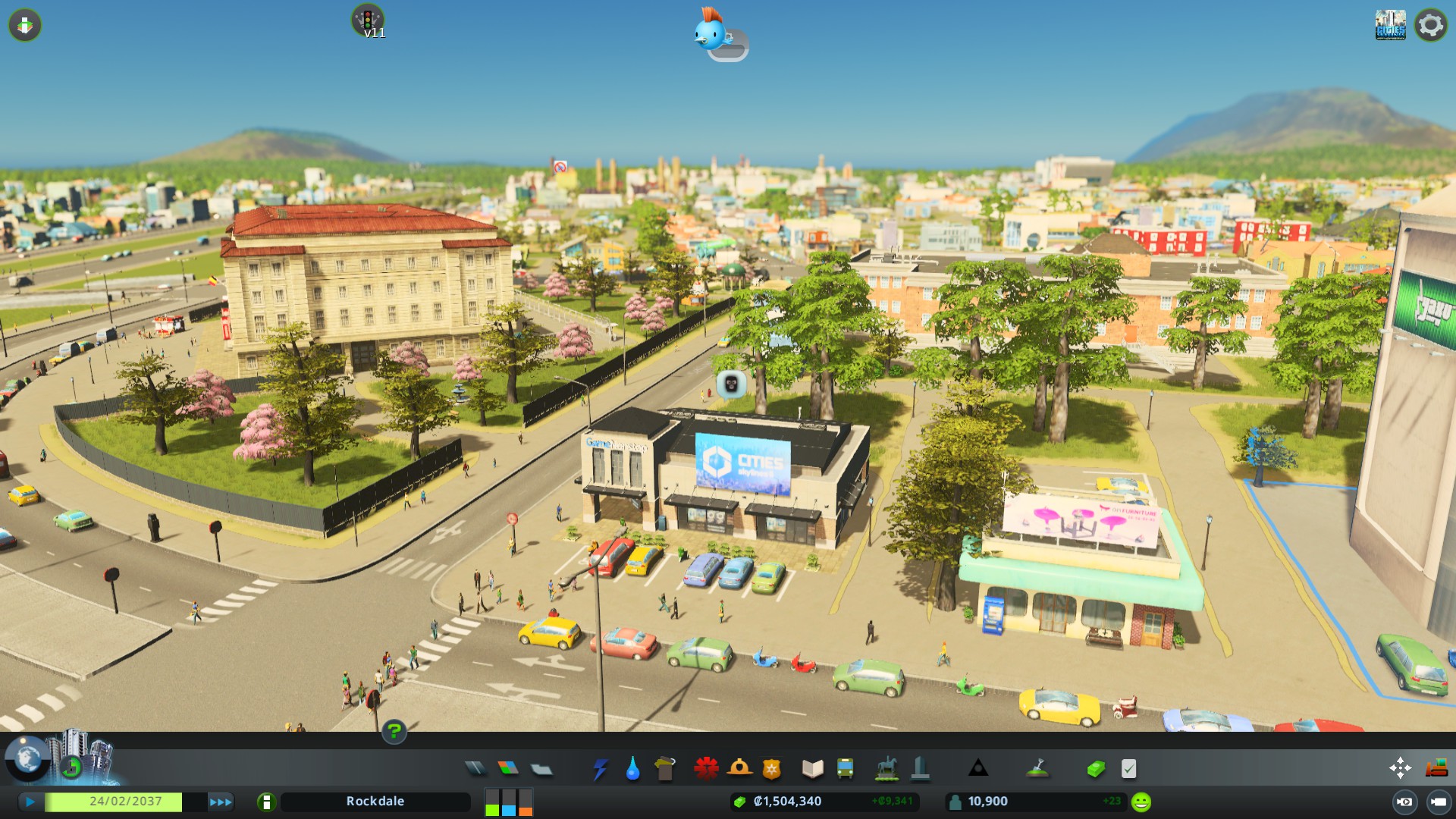Open the Public Transport bus icon

tap(846, 768)
